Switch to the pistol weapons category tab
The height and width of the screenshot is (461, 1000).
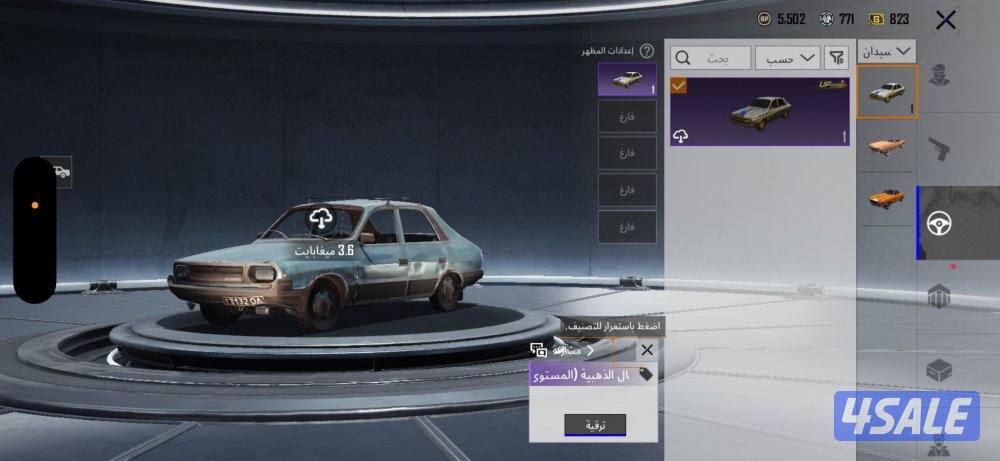tap(938, 150)
